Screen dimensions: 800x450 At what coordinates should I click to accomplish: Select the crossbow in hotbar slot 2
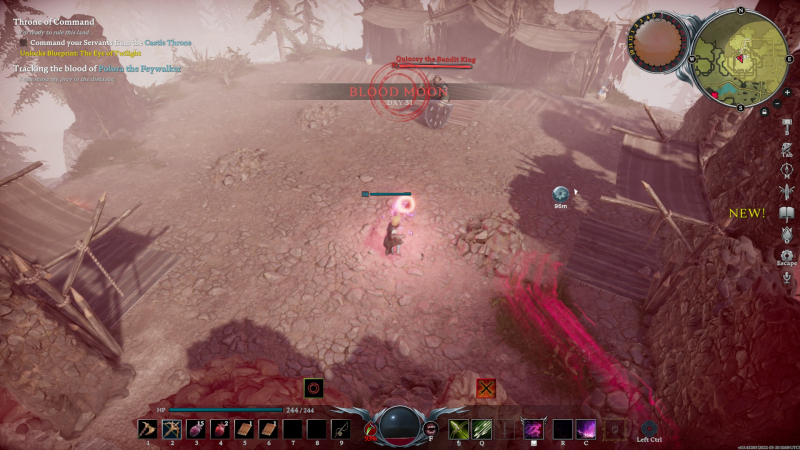coord(171,428)
